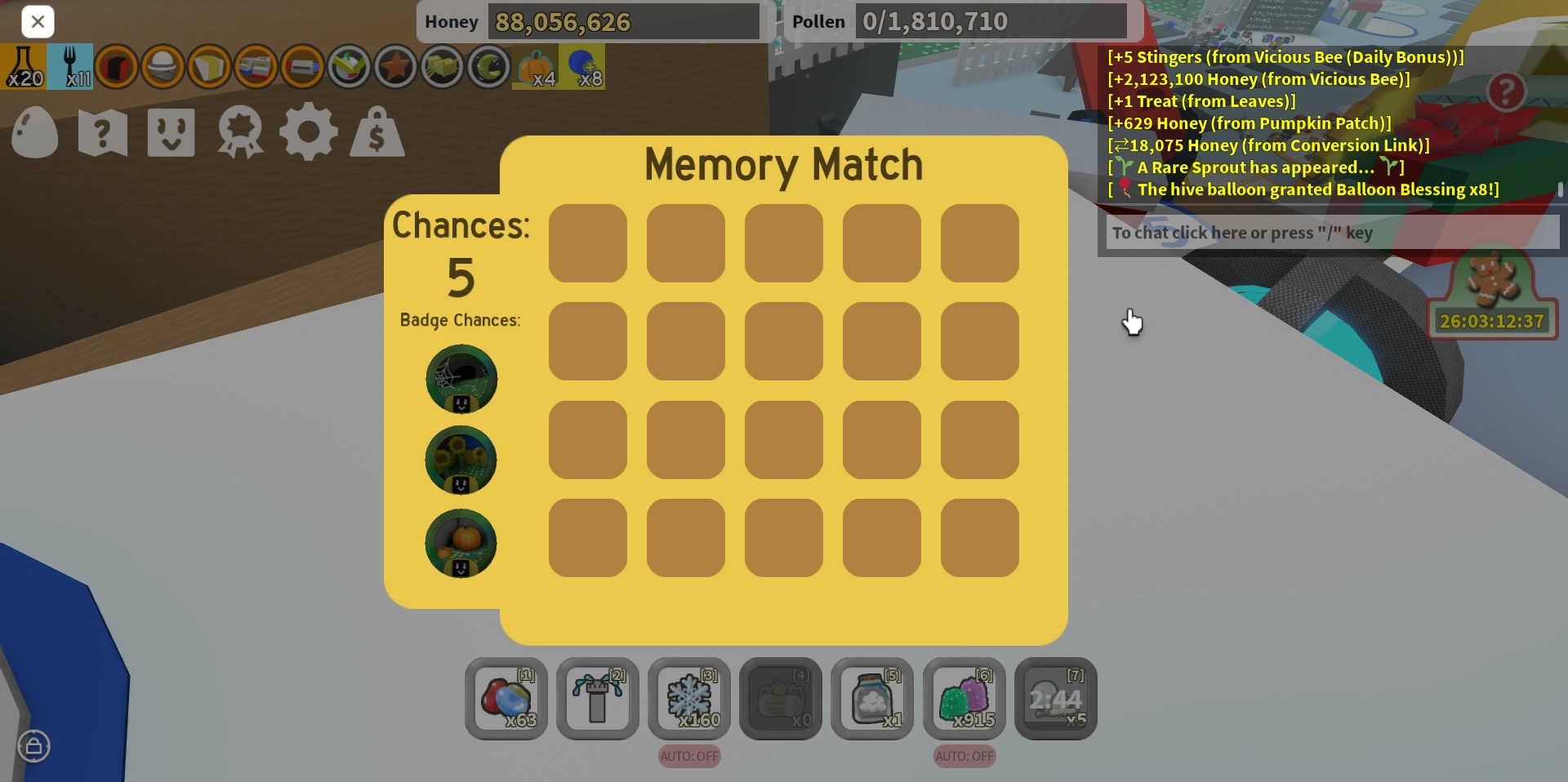Screen dimensions: 1568x782
Task: Use the sprinkler in hotbar slot [2]
Action: pos(597,699)
